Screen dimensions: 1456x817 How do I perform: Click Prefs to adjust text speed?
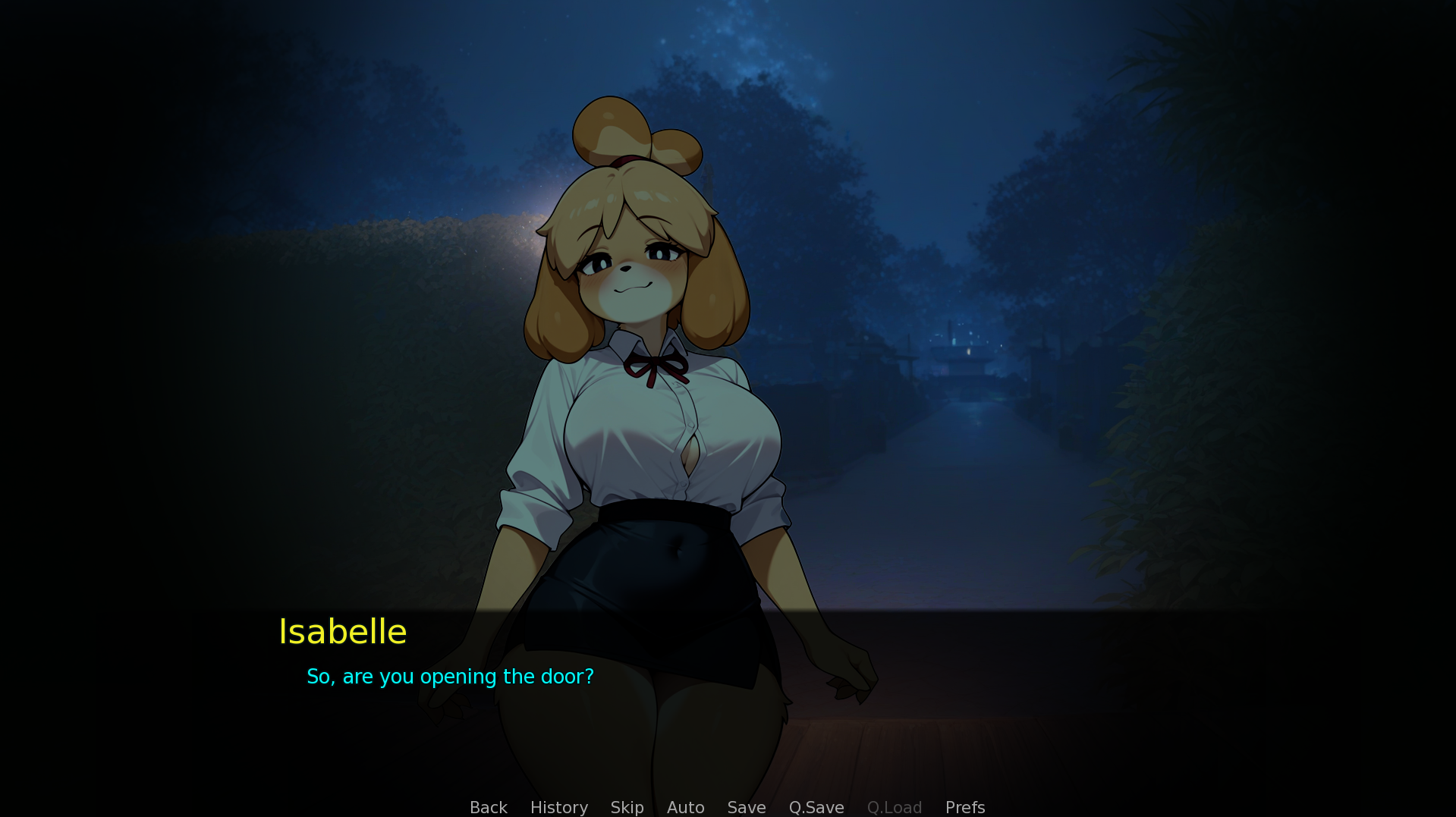[x=964, y=807]
